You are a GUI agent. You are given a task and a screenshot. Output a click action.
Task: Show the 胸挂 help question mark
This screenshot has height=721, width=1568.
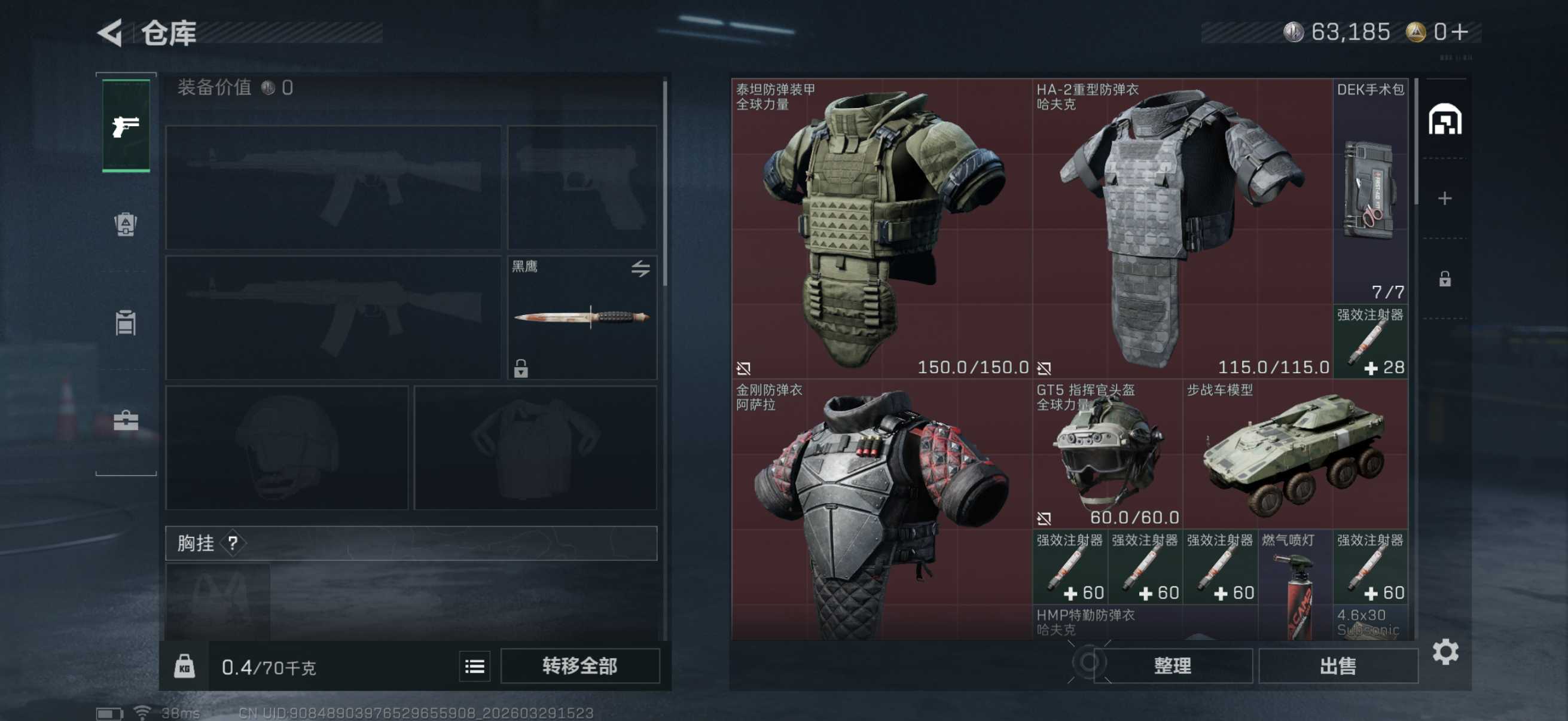coord(233,543)
